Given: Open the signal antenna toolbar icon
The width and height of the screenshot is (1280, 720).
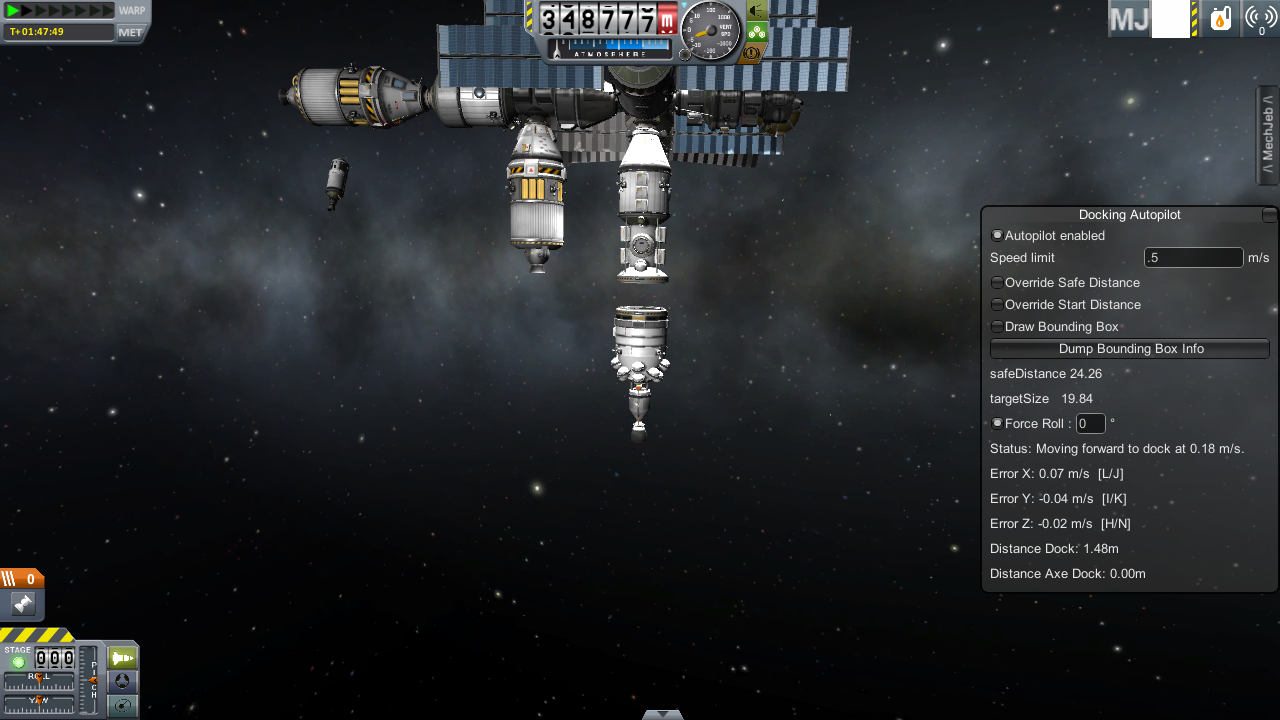Looking at the screenshot, I should [x=1261, y=19].
